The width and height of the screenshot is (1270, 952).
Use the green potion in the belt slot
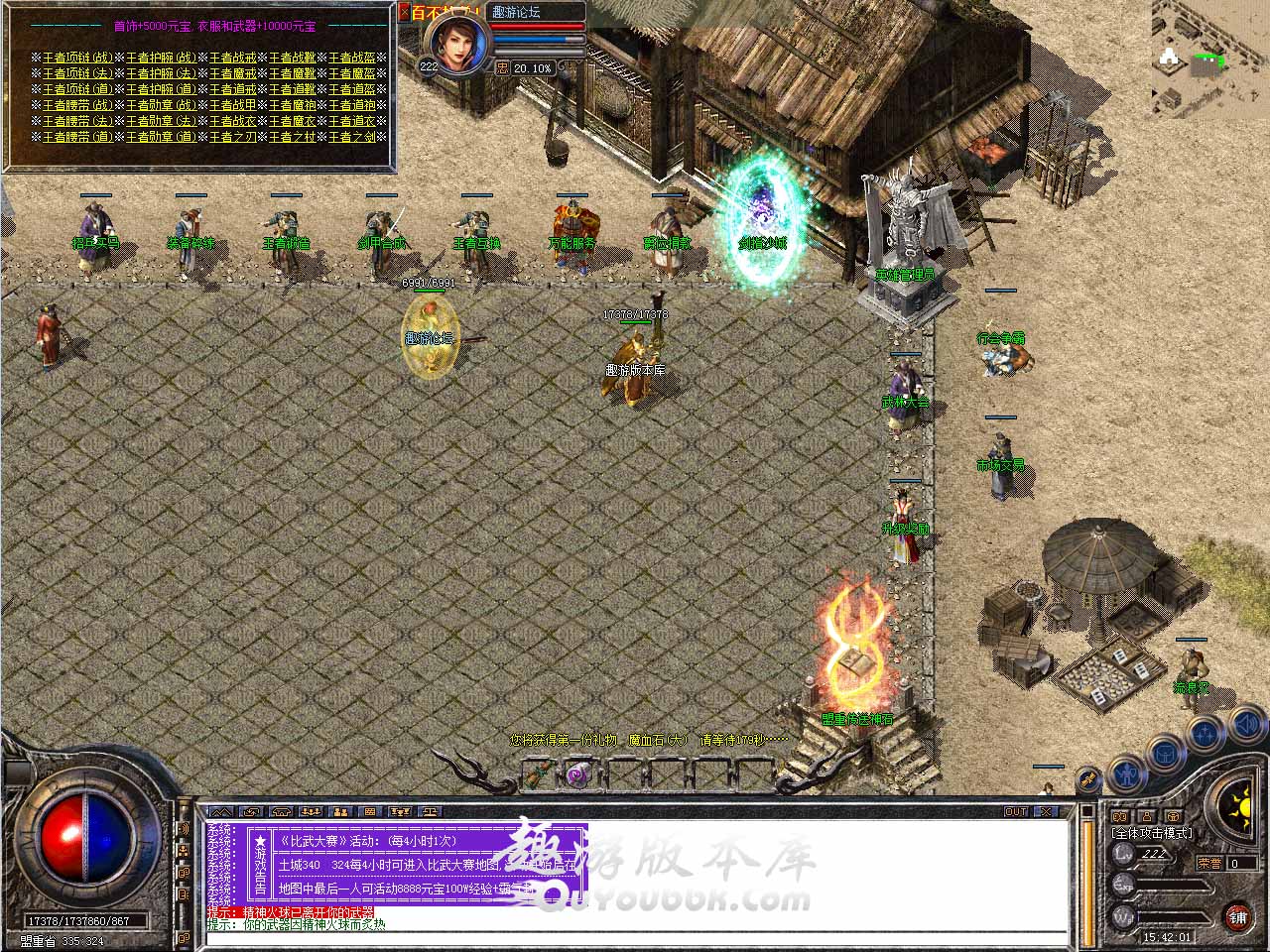(538, 773)
